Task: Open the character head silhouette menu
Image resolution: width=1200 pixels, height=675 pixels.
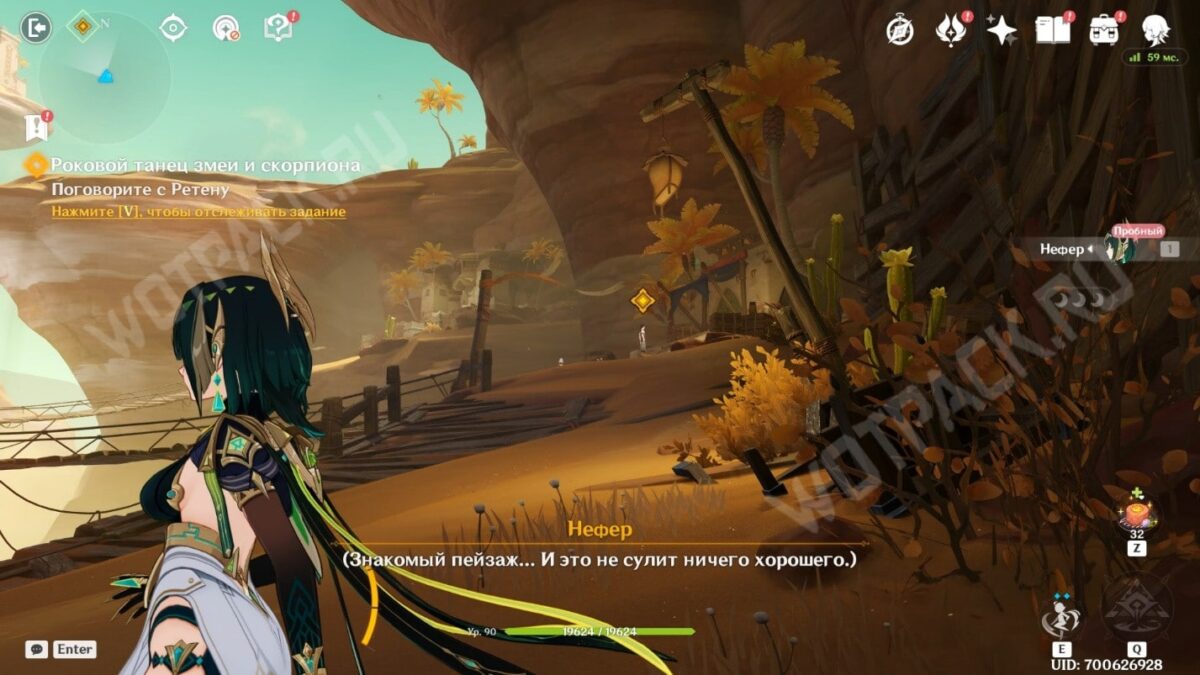Action: pyautogui.click(x=1156, y=30)
